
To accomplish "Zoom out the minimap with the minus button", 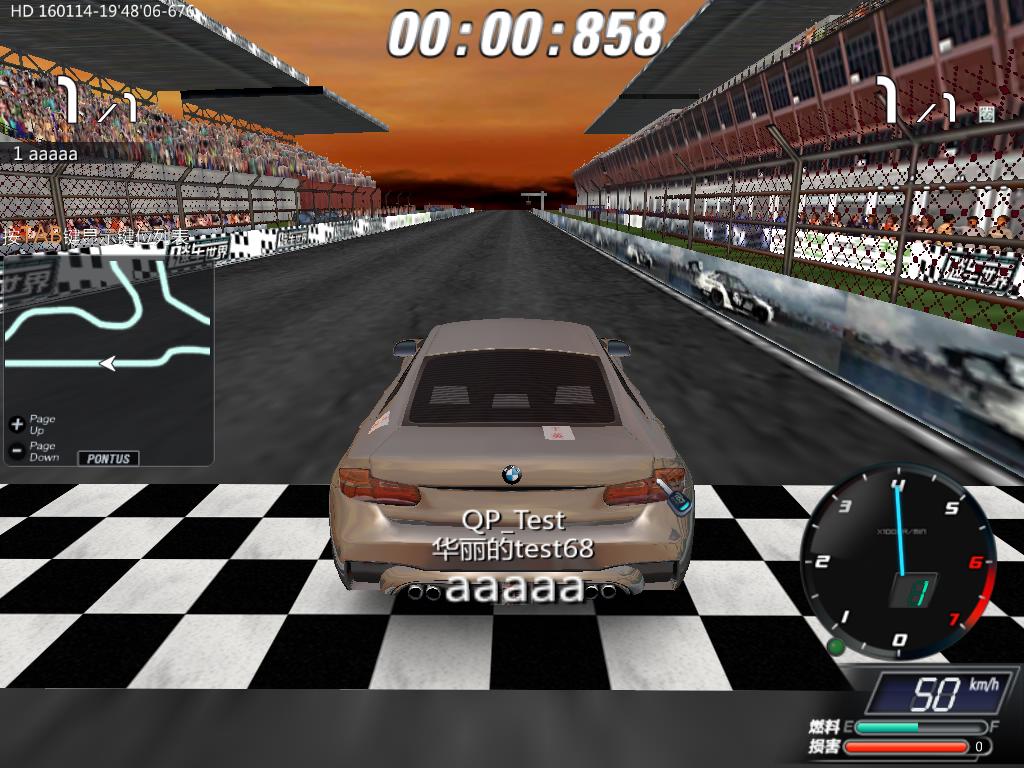I will point(16,451).
